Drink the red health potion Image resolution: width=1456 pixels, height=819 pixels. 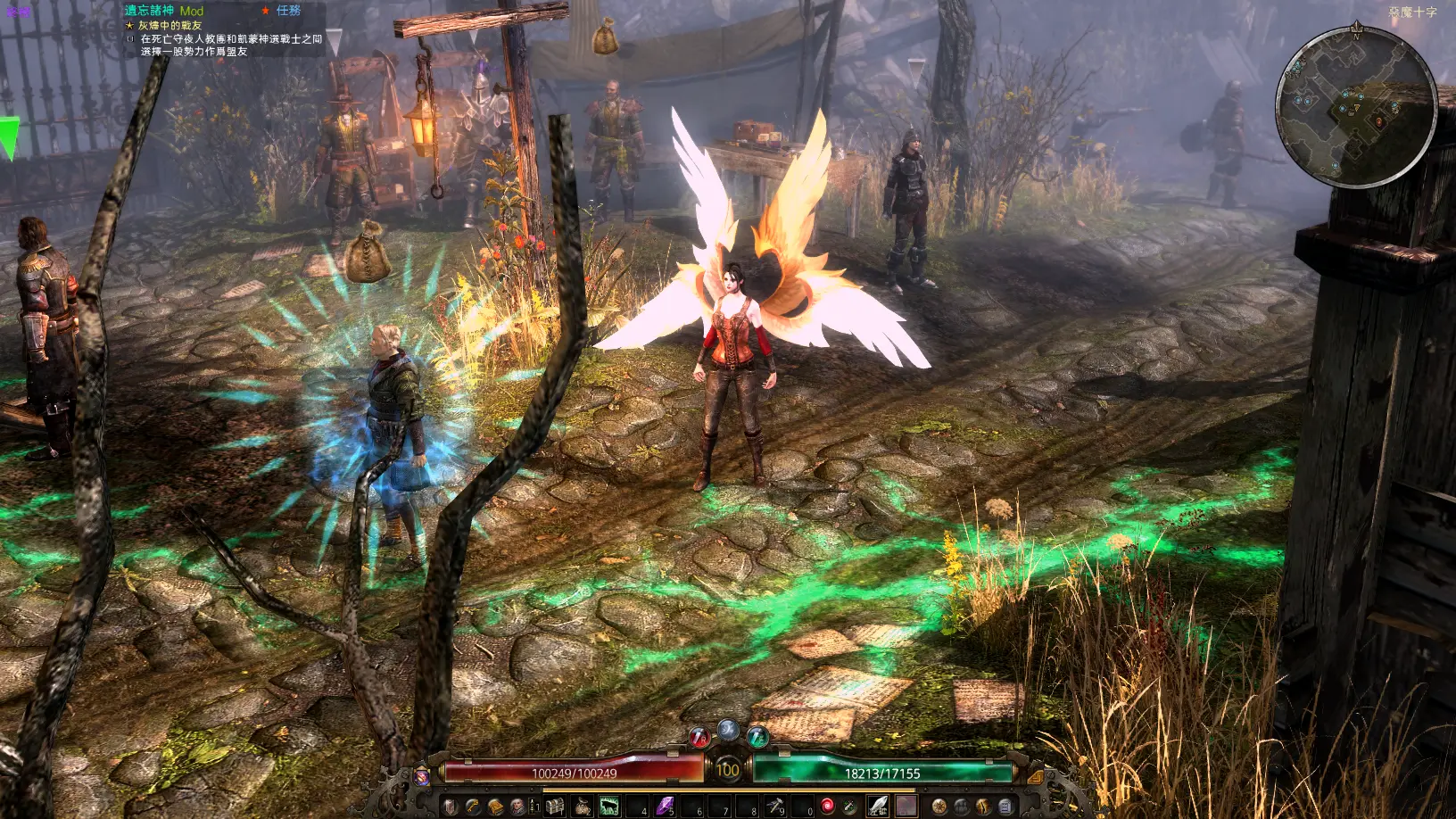coord(699,738)
